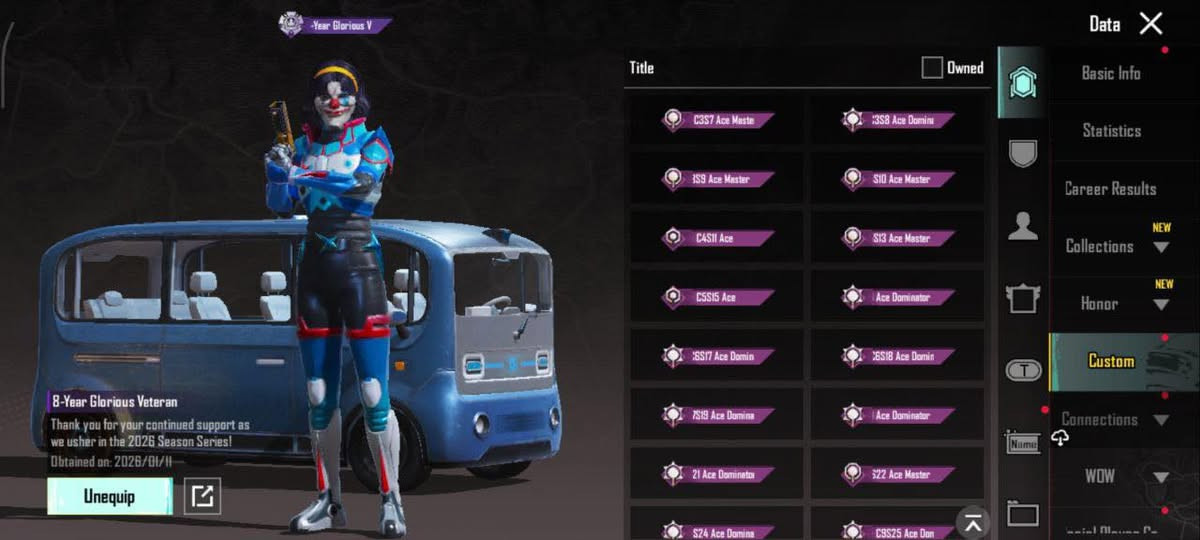Click the share arrow icon beside Unequip
The image size is (1200, 540).
click(203, 497)
